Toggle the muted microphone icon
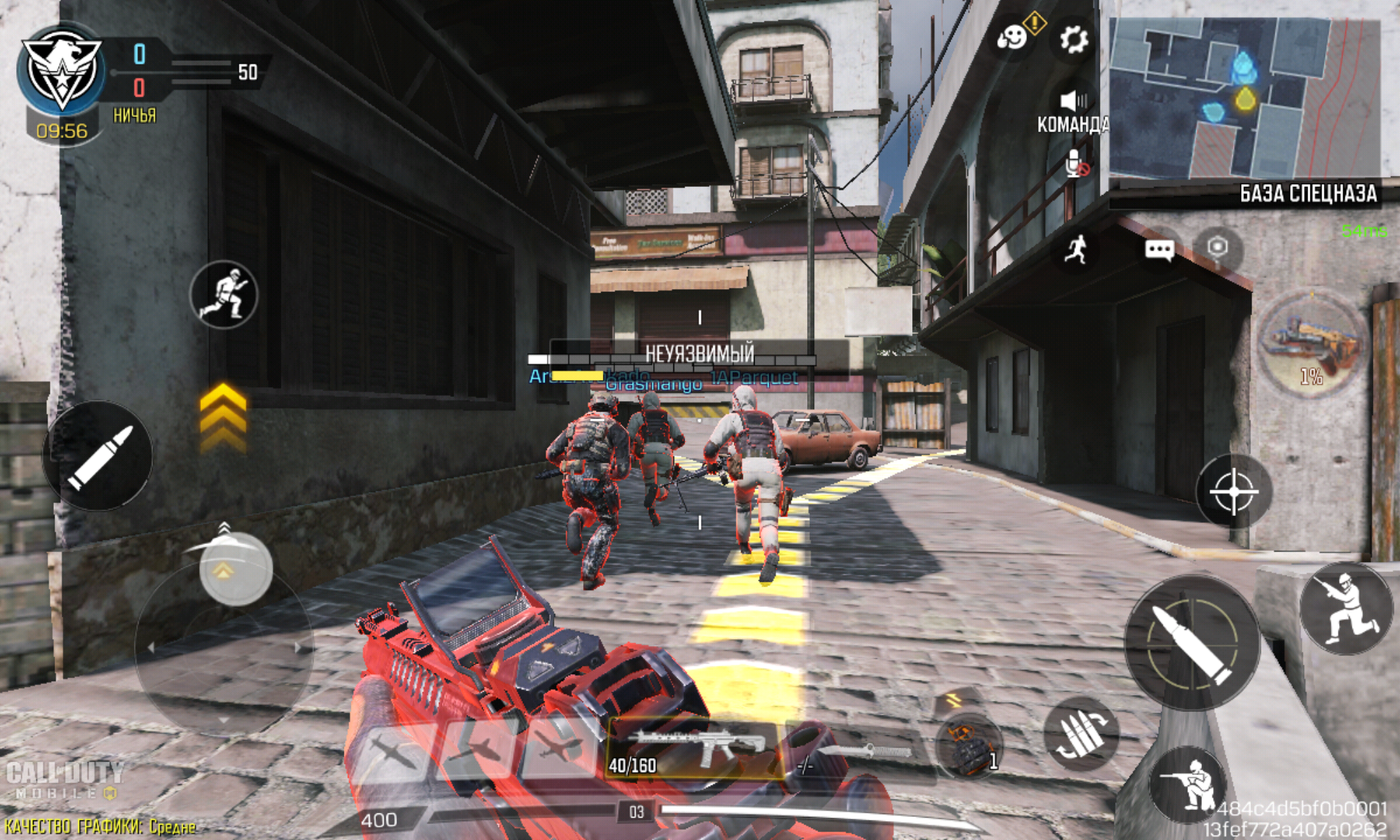Image resolution: width=1400 pixels, height=840 pixels. click(1075, 164)
